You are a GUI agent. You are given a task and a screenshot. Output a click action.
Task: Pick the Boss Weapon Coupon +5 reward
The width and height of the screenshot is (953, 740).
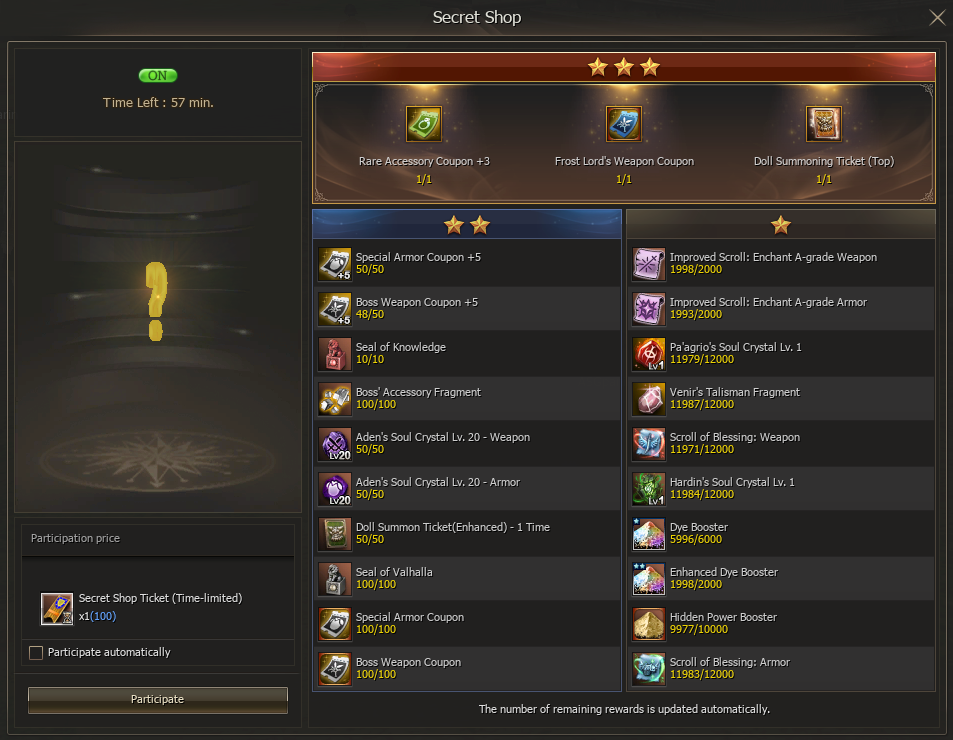(466, 310)
